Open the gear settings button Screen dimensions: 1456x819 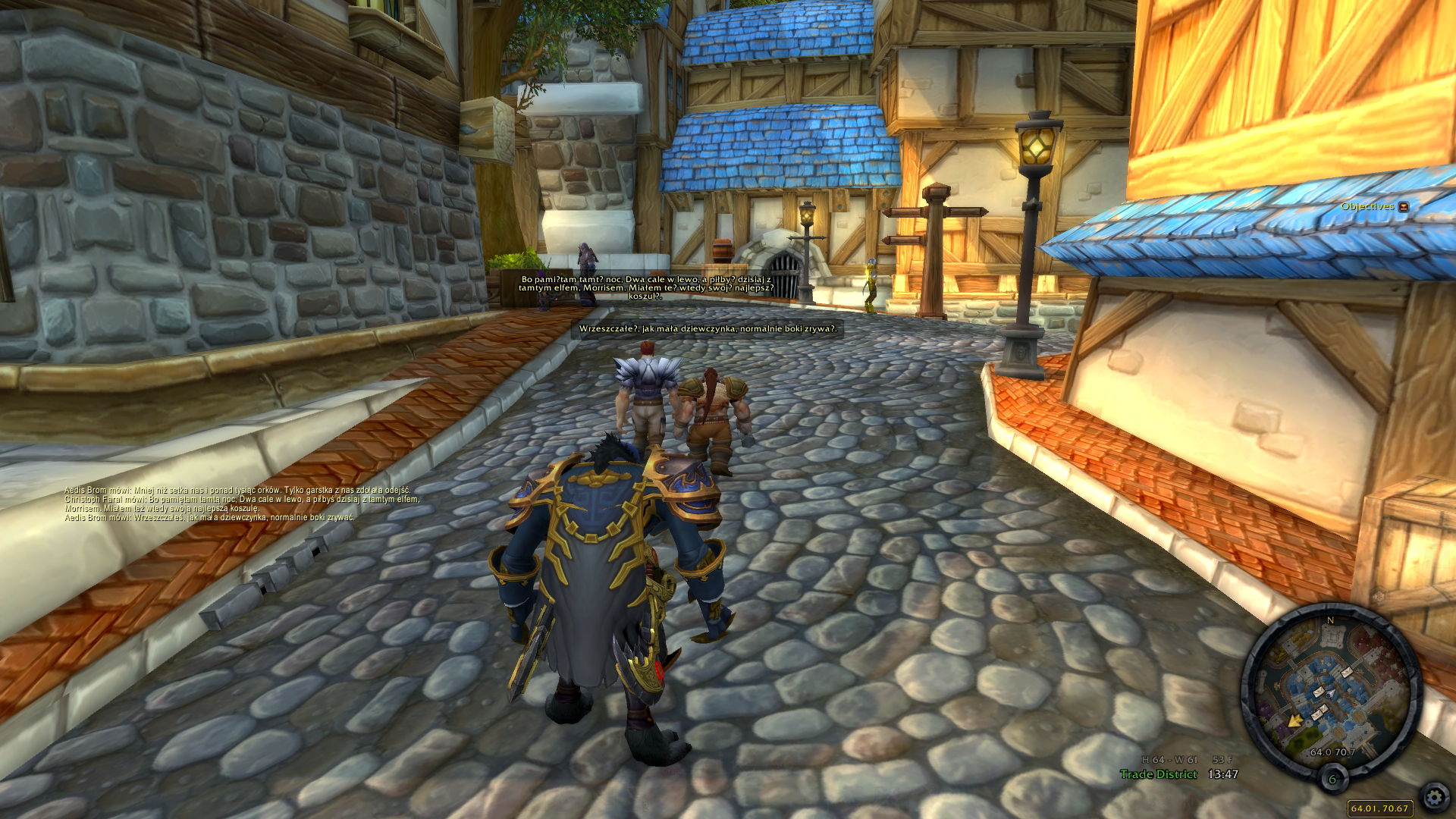pyautogui.click(x=1434, y=797)
